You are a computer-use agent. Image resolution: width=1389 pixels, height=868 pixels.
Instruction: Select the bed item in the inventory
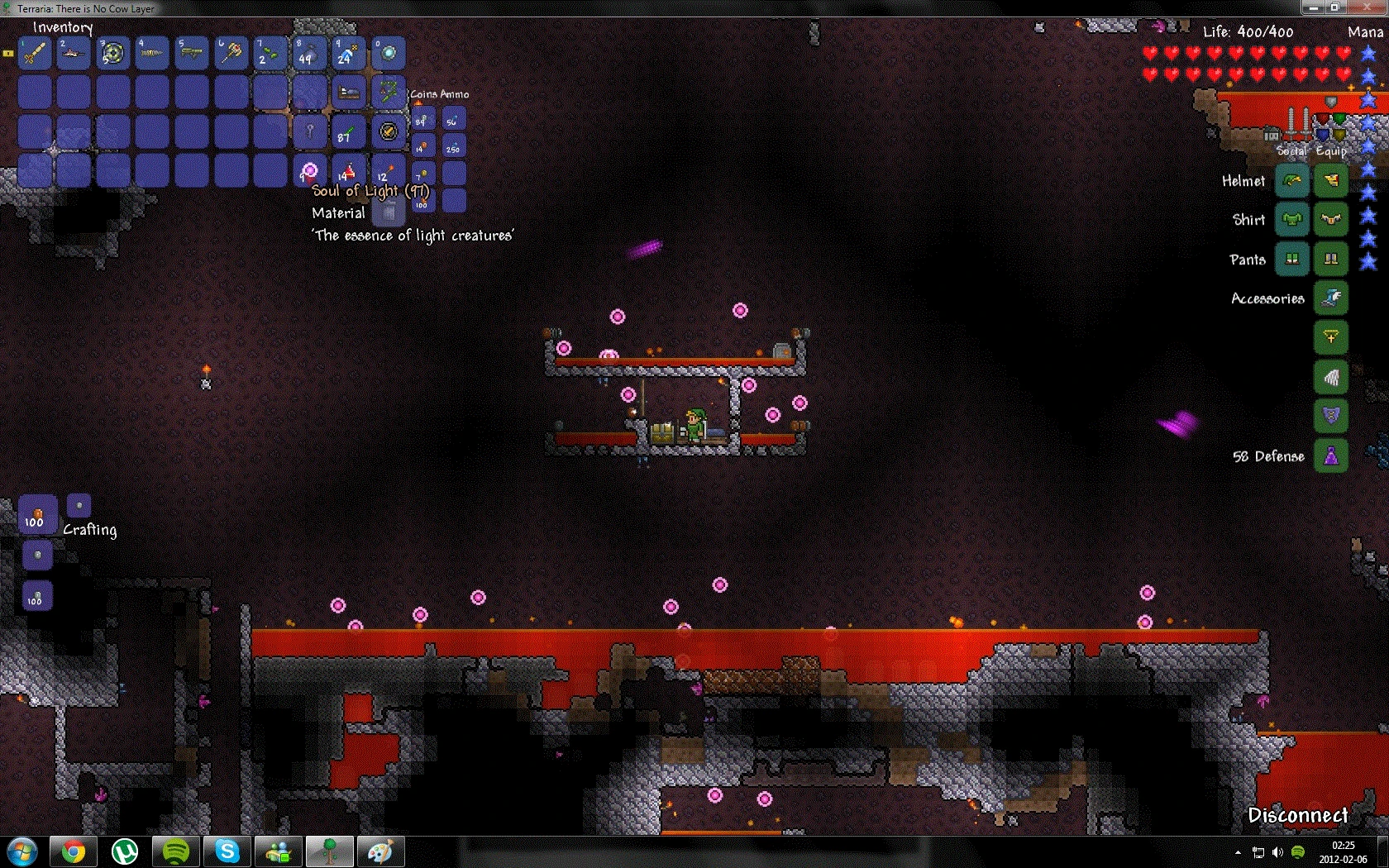[x=348, y=91]
